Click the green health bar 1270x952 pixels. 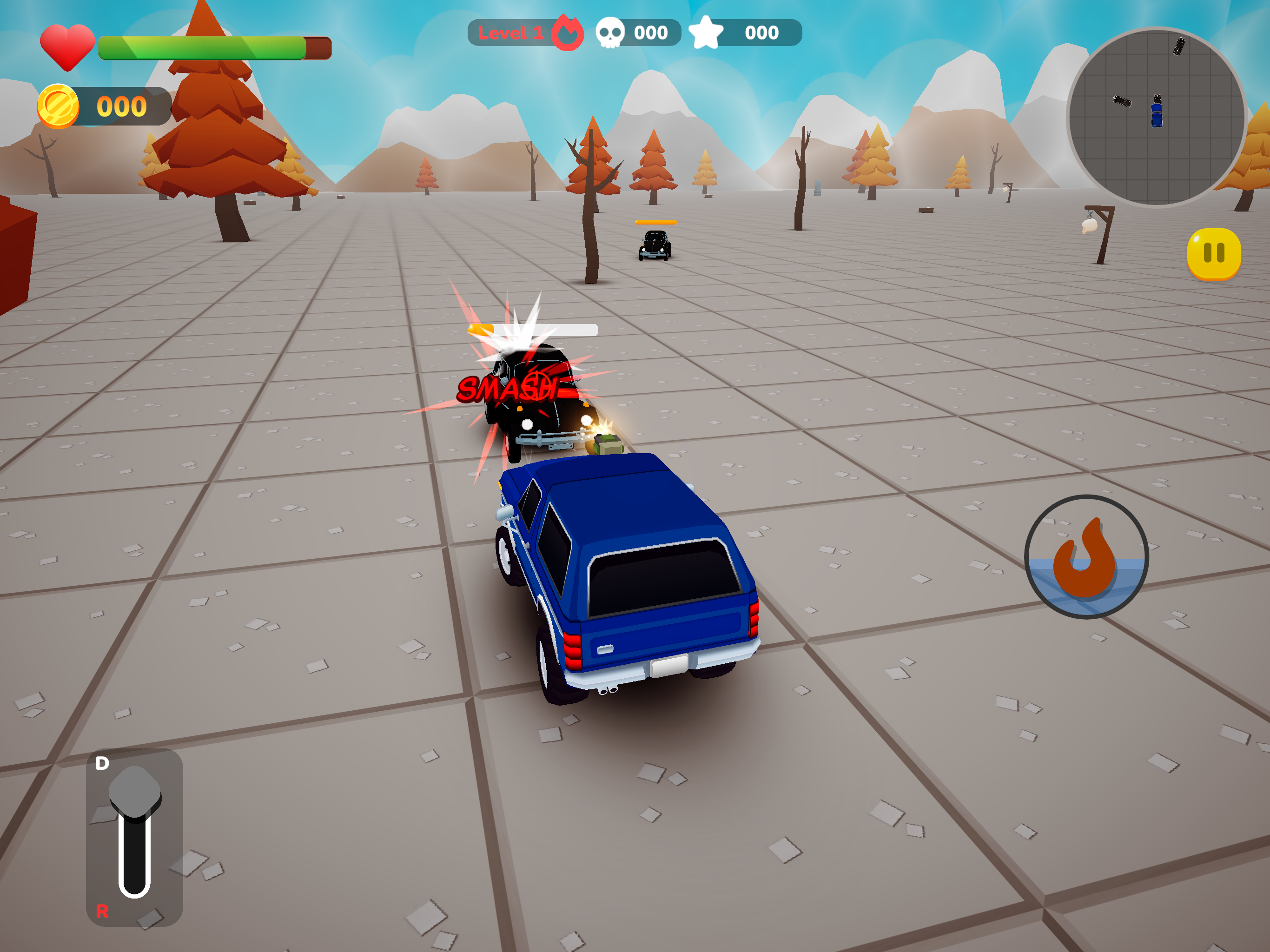(201, 49)
